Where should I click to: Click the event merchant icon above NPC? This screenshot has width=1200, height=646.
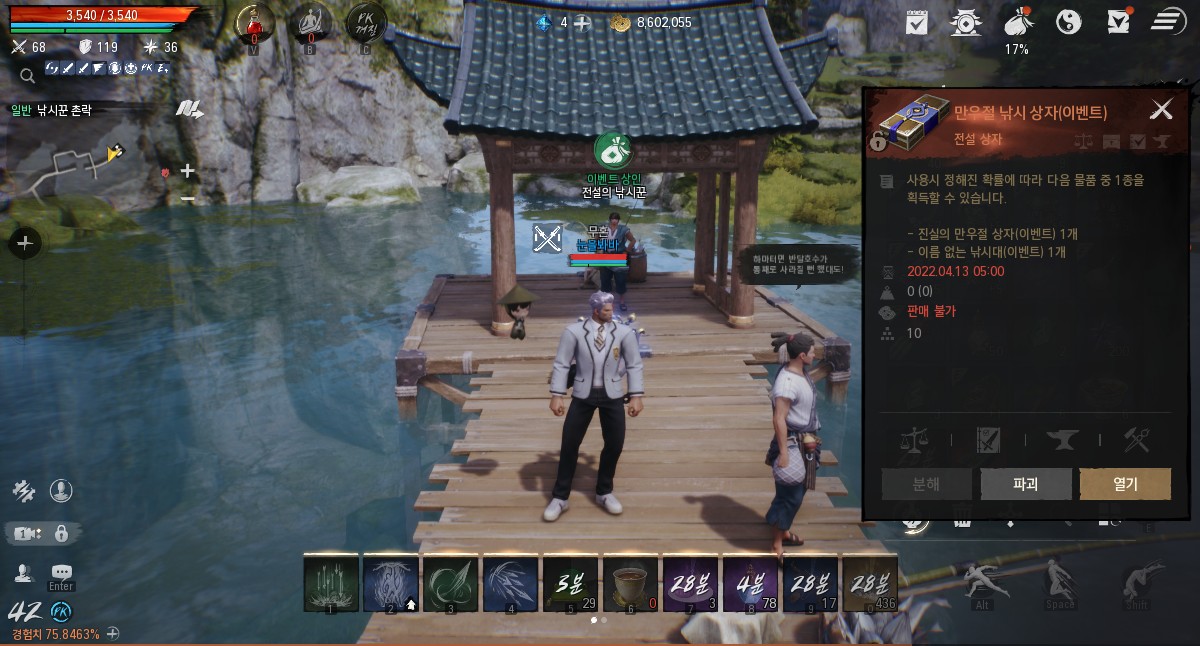pyautogui.click(x=612, y=151)
